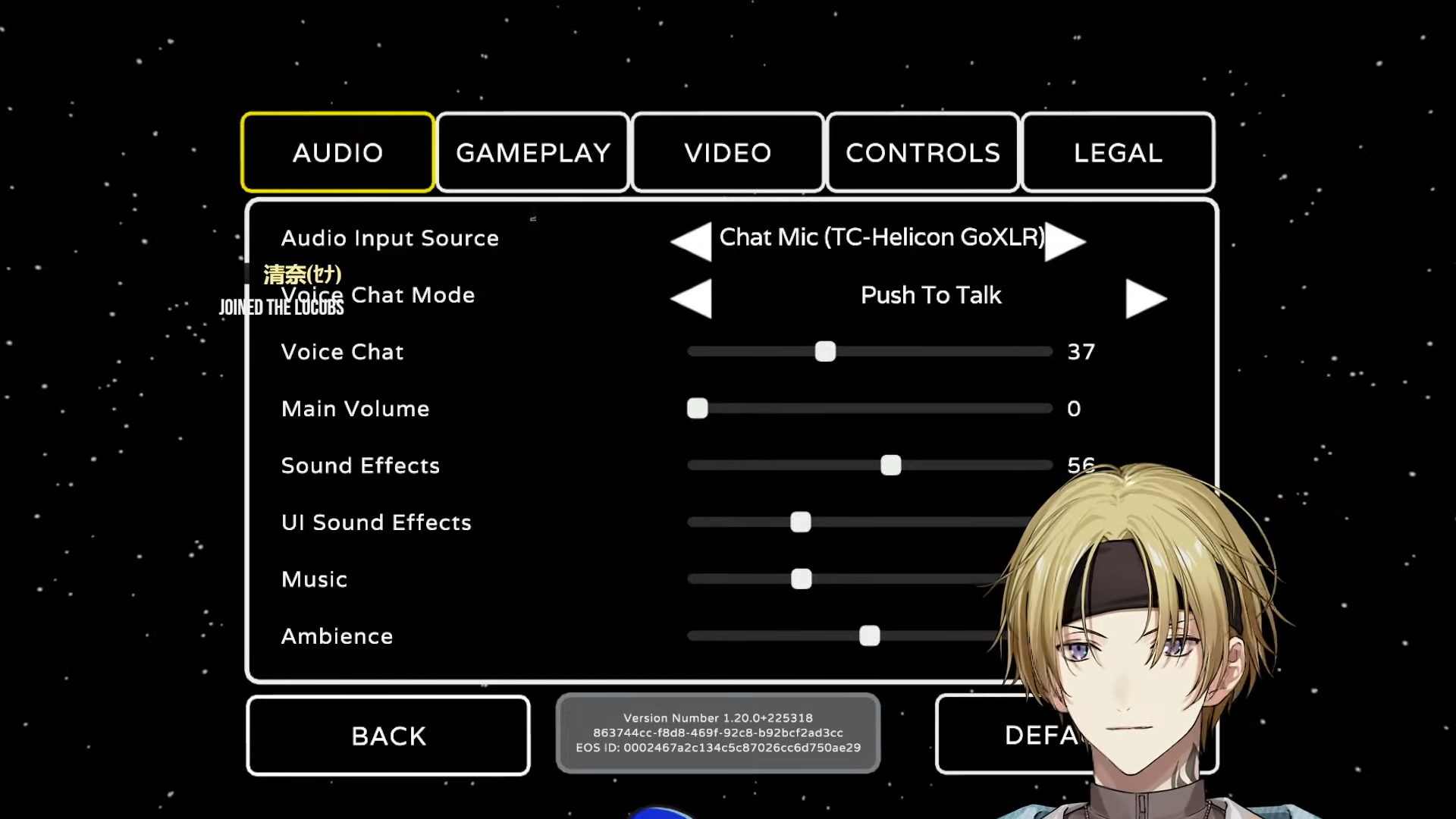Click the Main Volume slider handle
1456x819 pixels.
698,409
